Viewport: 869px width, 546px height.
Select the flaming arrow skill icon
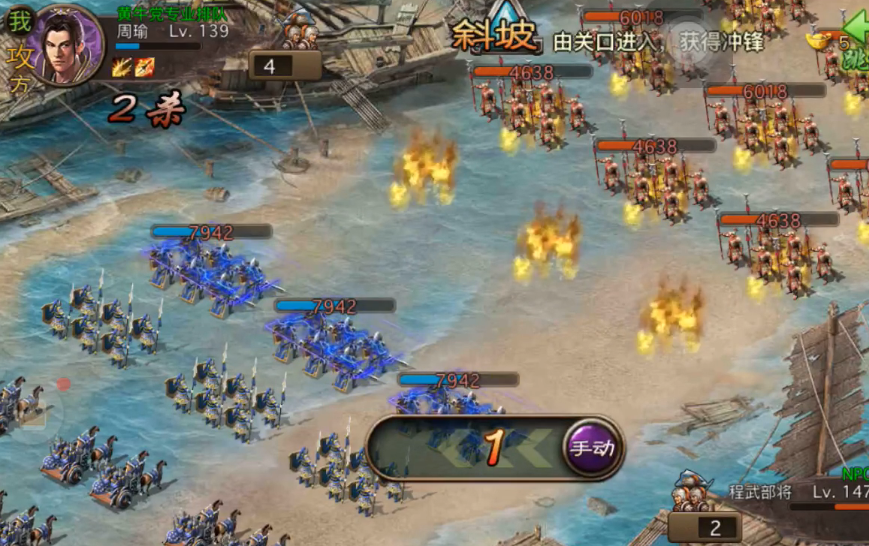tap(145, 67)
